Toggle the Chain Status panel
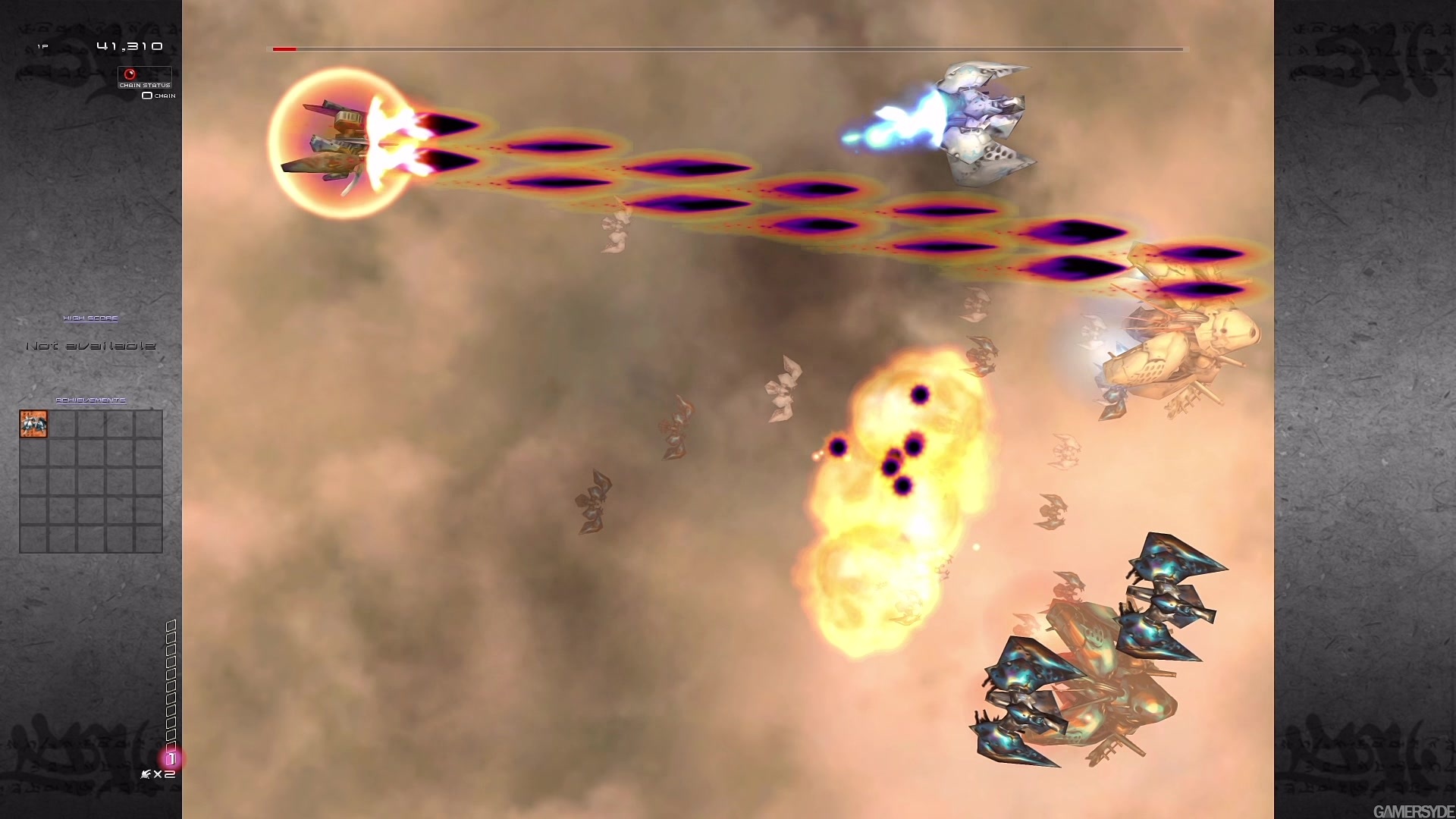This screenshot has height=819, width=1456. tap(144, 85)
